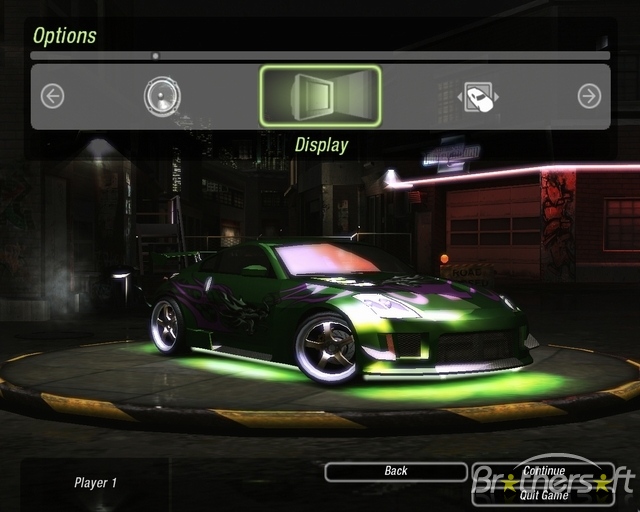
Task: Click the Back button
Action: (396, 471)
